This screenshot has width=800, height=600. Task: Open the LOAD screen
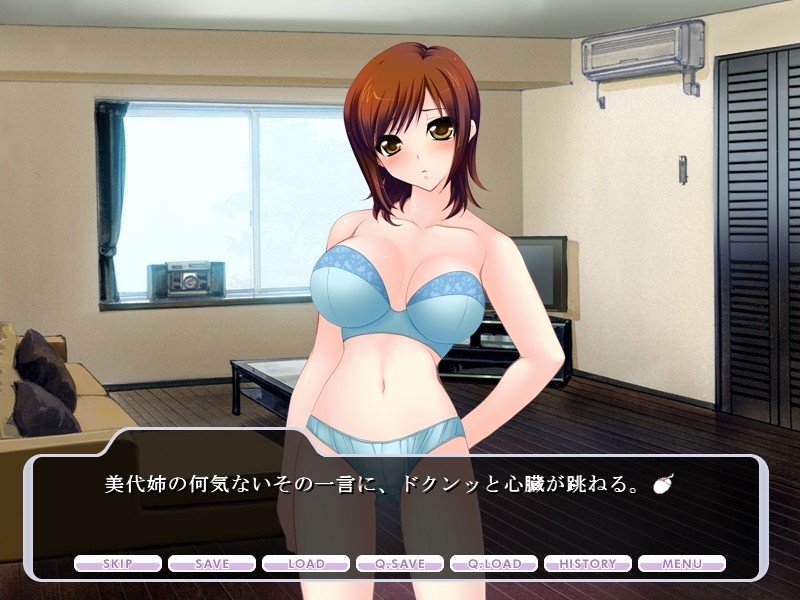[306, 564]
